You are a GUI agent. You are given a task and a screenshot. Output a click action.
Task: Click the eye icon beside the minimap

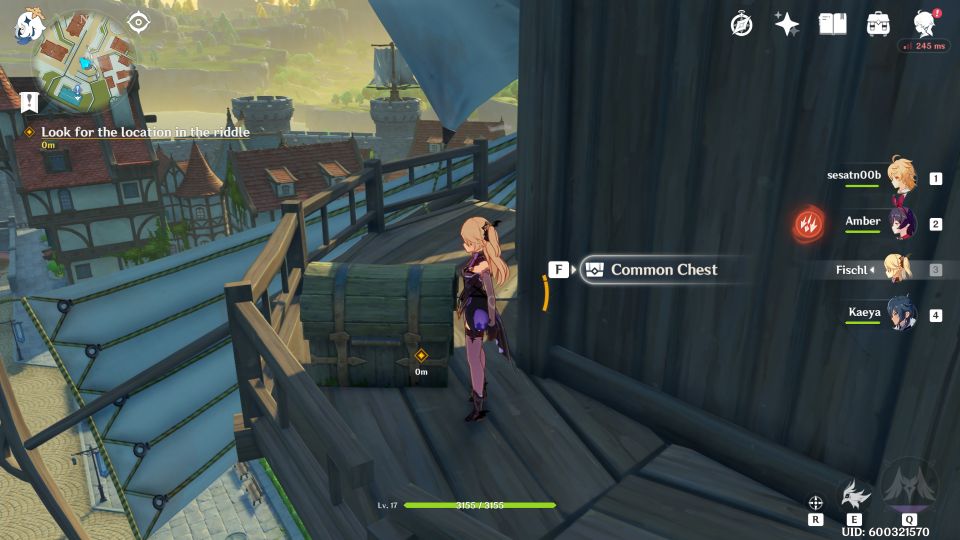139,22
